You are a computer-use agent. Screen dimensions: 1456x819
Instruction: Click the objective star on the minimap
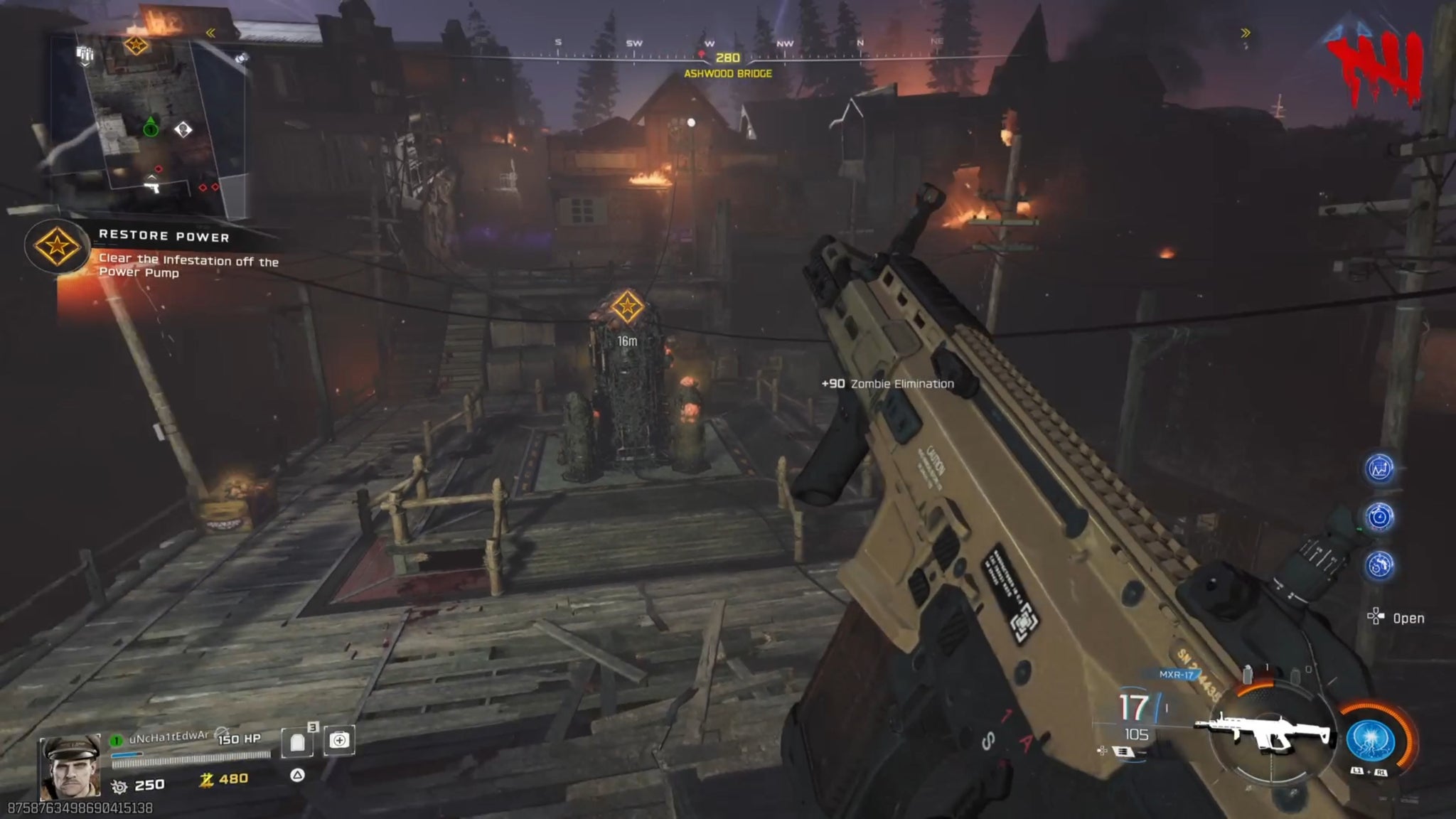point(136,46)
